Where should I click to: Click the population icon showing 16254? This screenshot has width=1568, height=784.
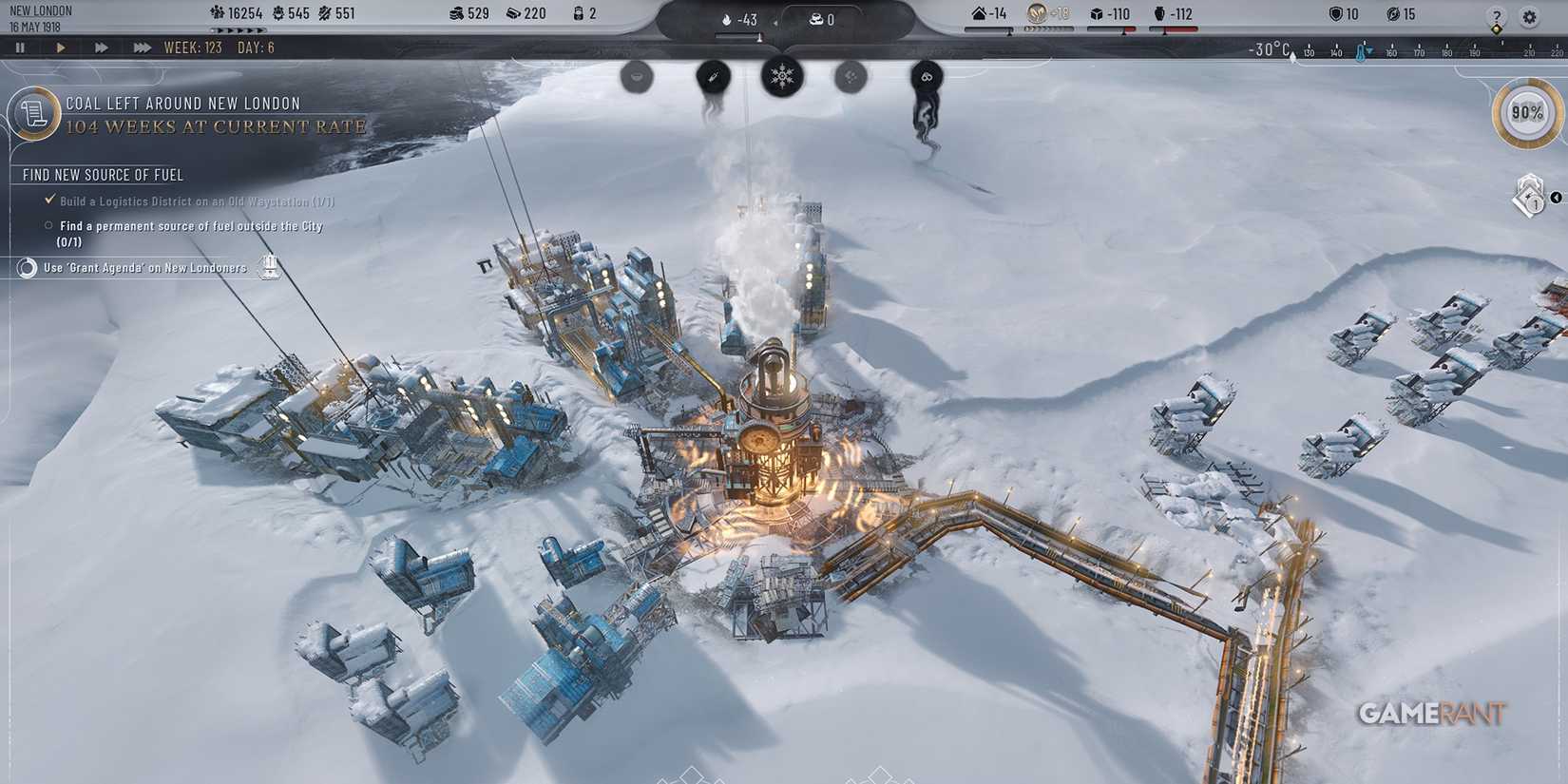point(217,13)
